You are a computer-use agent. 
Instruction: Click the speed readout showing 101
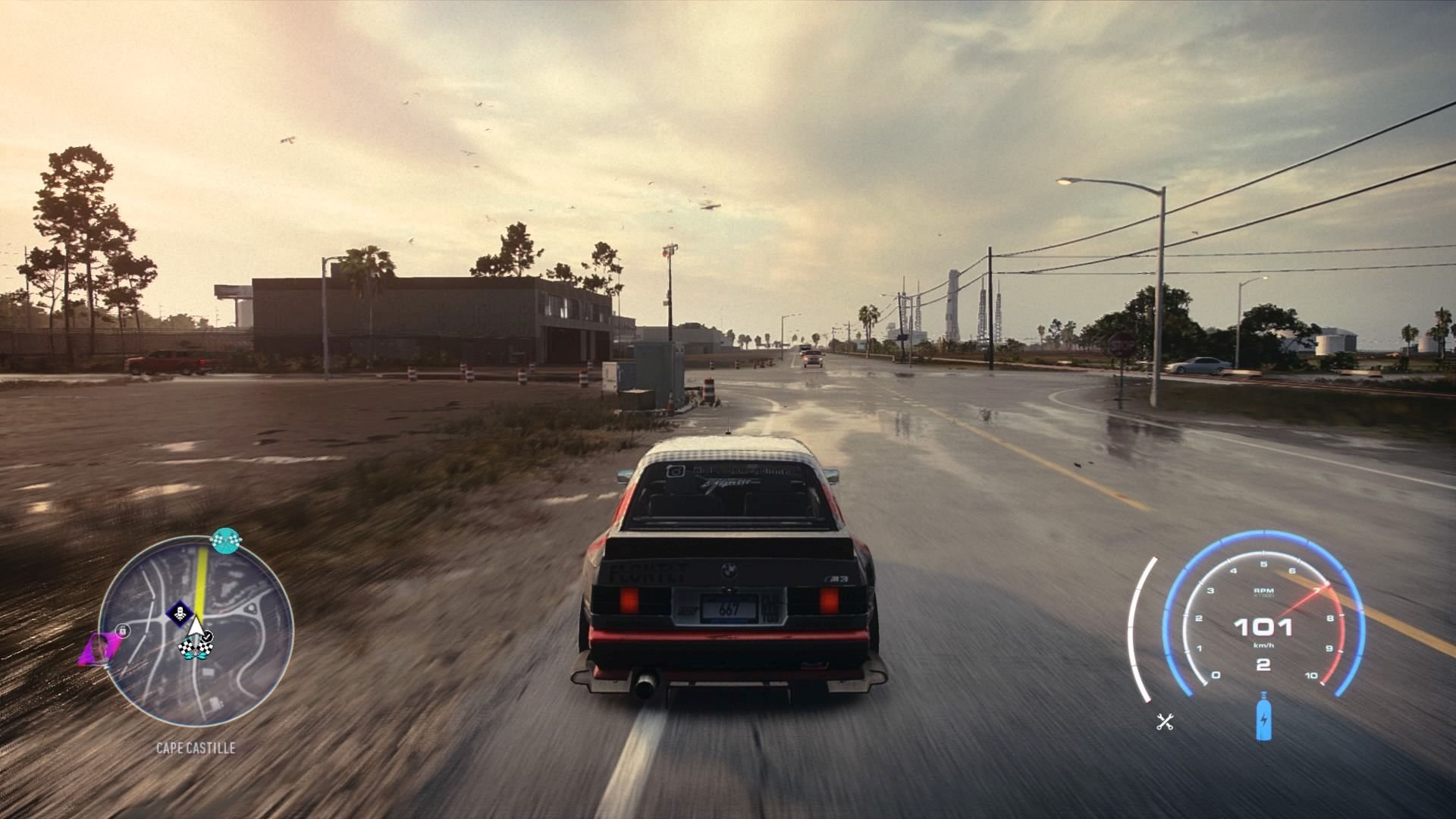[x=1263, y=626]
